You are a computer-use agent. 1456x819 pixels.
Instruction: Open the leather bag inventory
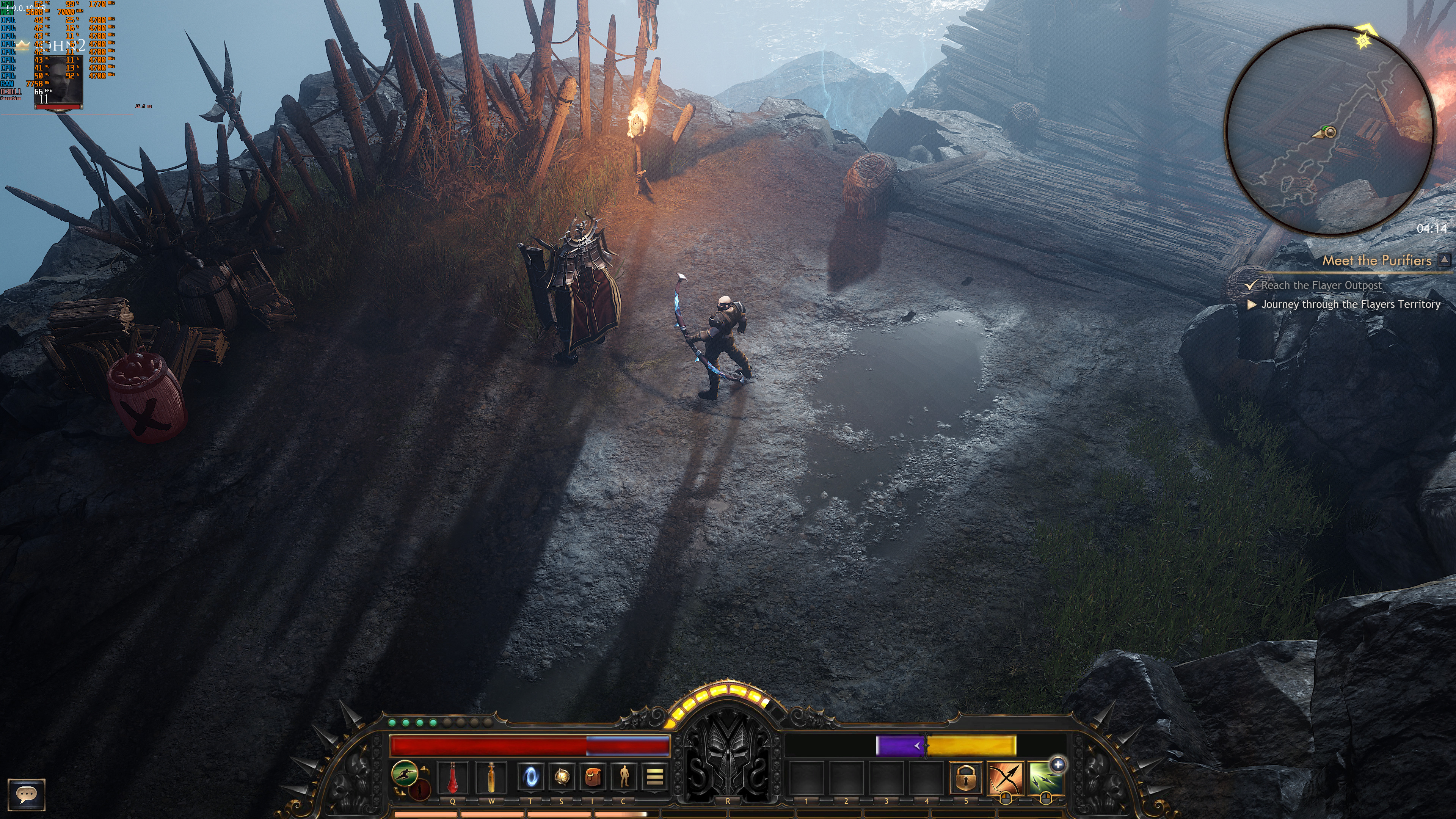pyautogui.click(x=592, y=778)
